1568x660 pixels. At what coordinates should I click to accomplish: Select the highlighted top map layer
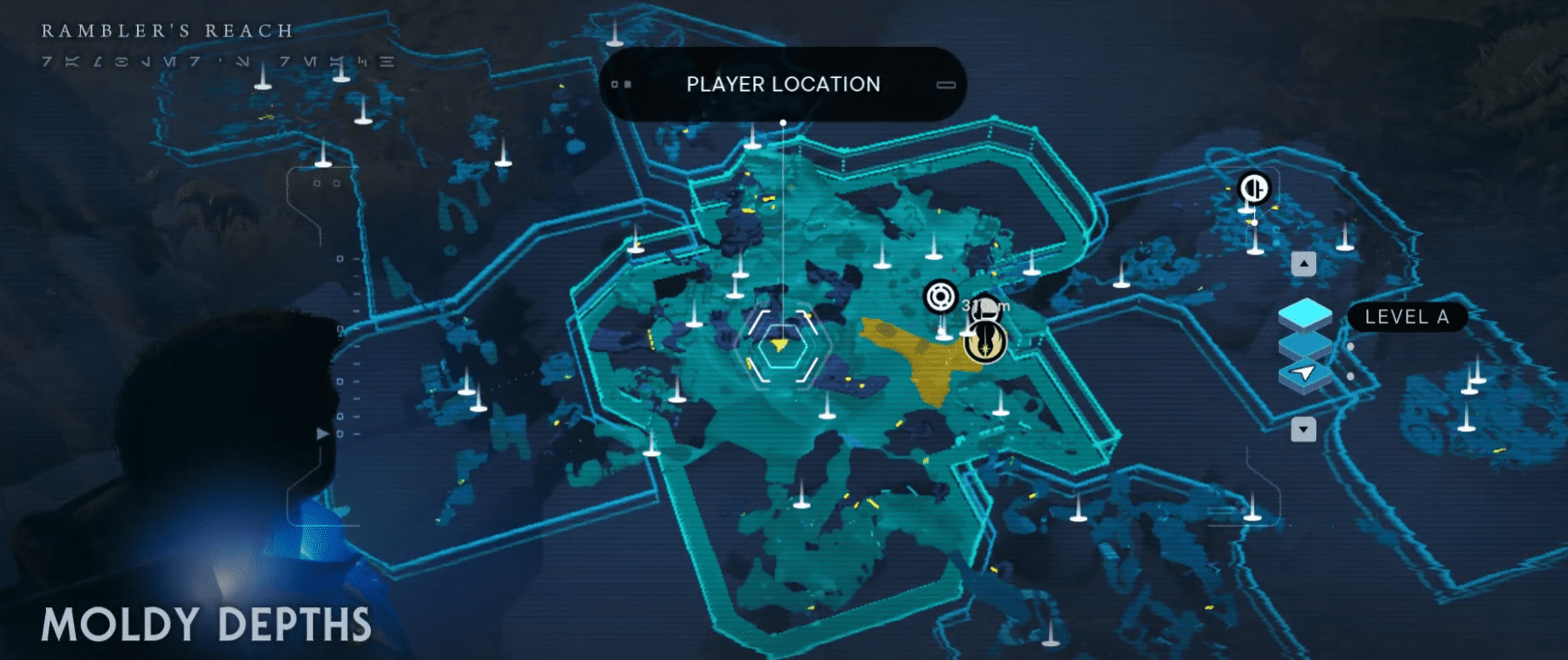point(1305,314)
